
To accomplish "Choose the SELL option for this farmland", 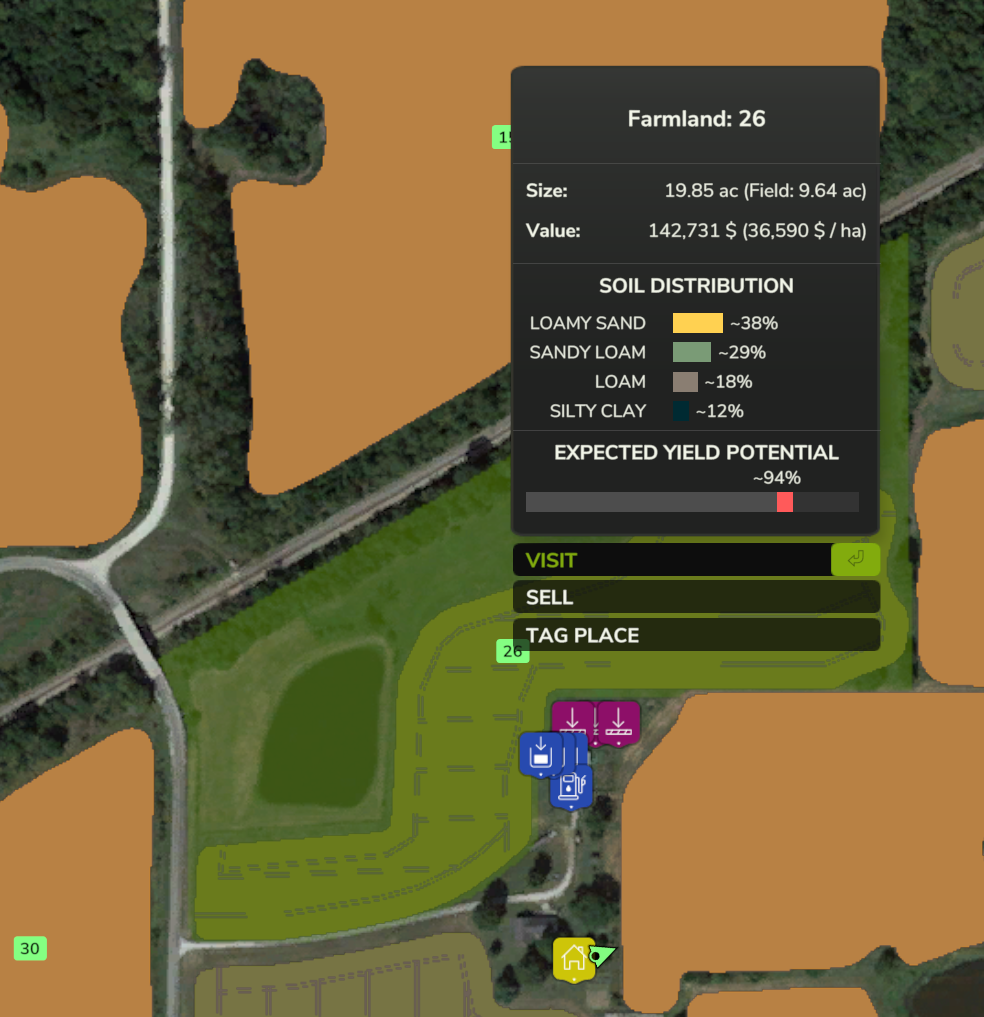I will pyautogui.click(x=696, y=598).
